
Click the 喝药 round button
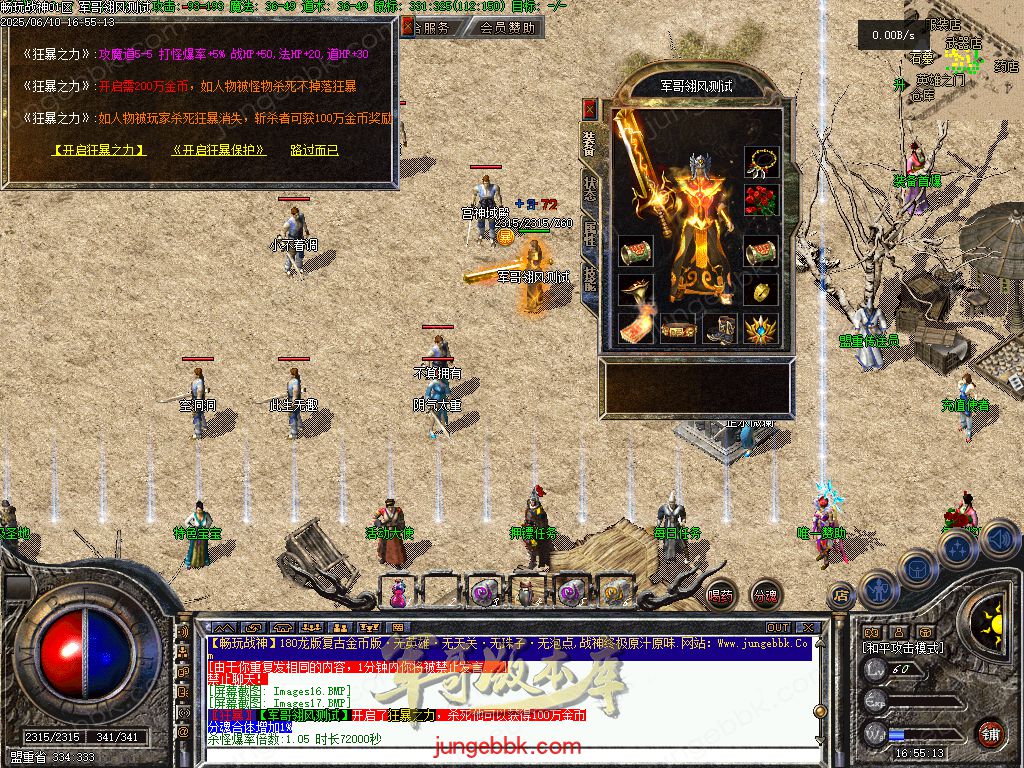[x=720, y=594]
